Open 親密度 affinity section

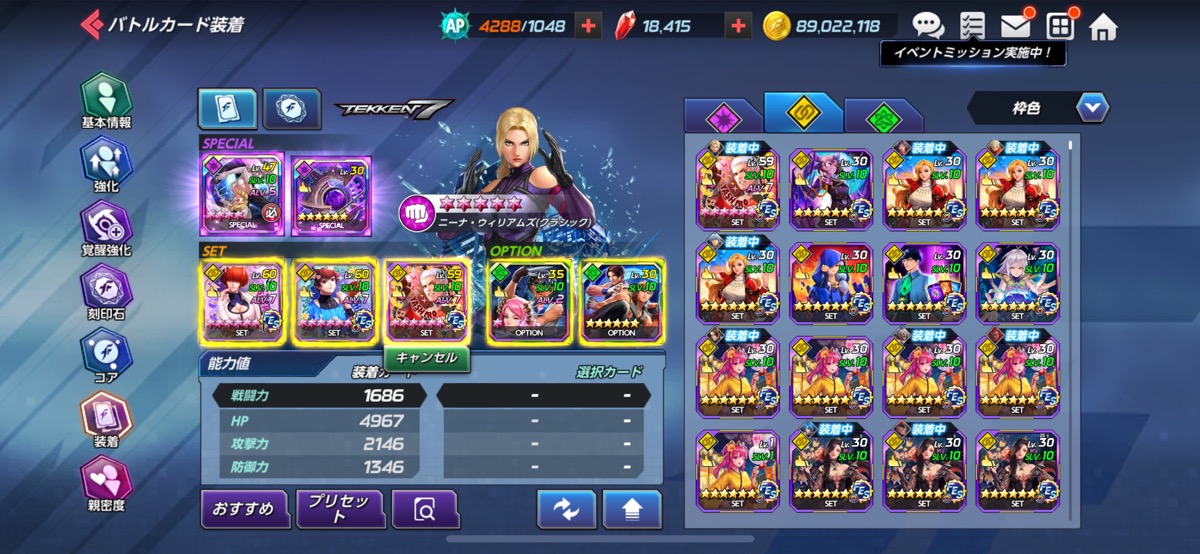(105, 484)
